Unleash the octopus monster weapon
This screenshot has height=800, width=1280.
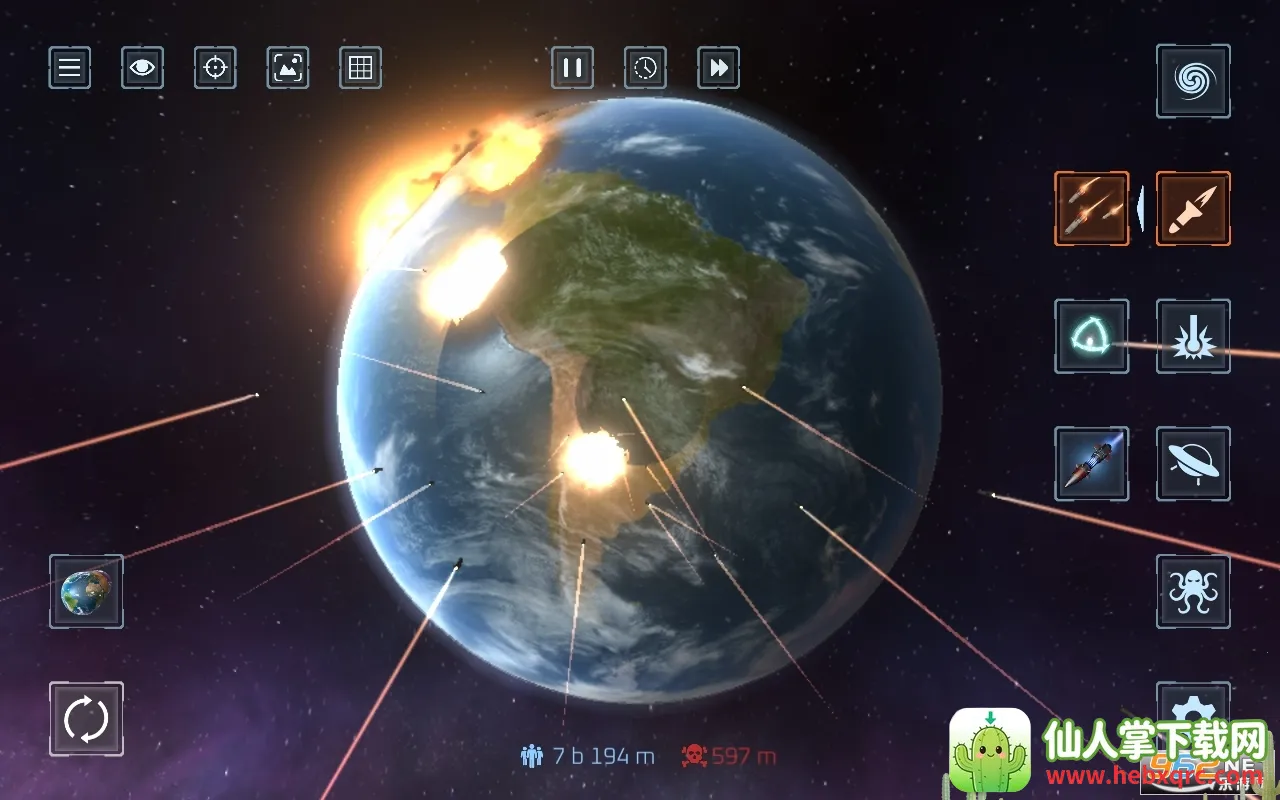tap(1193, 591)
